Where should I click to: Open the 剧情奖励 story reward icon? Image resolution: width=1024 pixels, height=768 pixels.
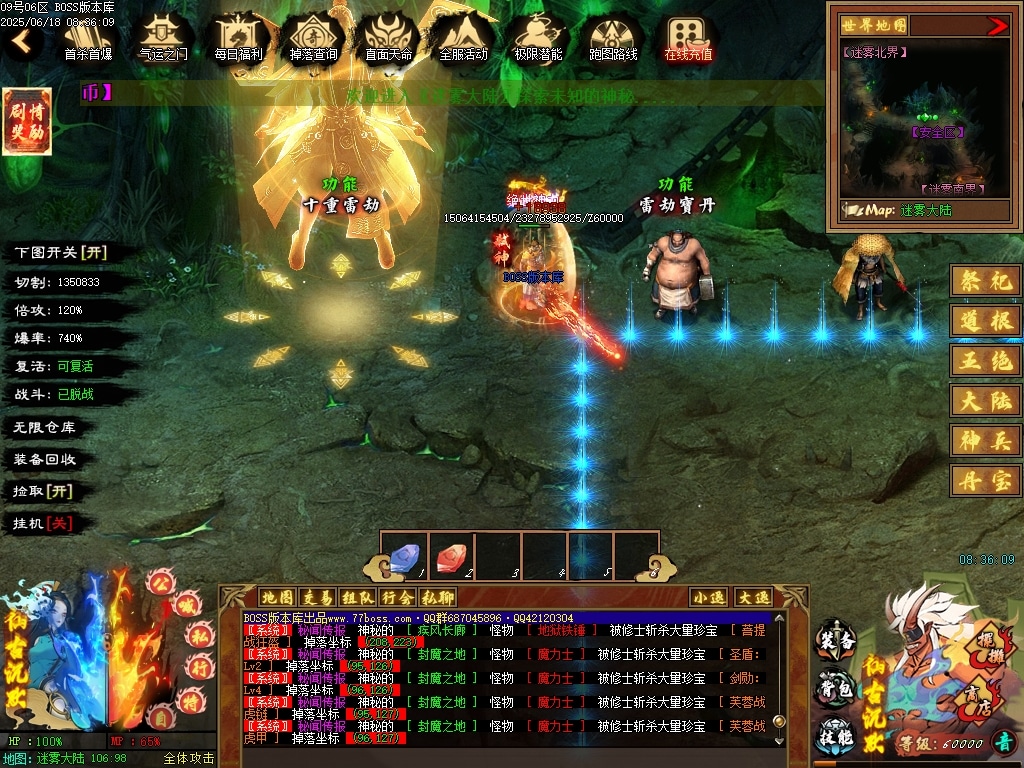click(27, 122)
